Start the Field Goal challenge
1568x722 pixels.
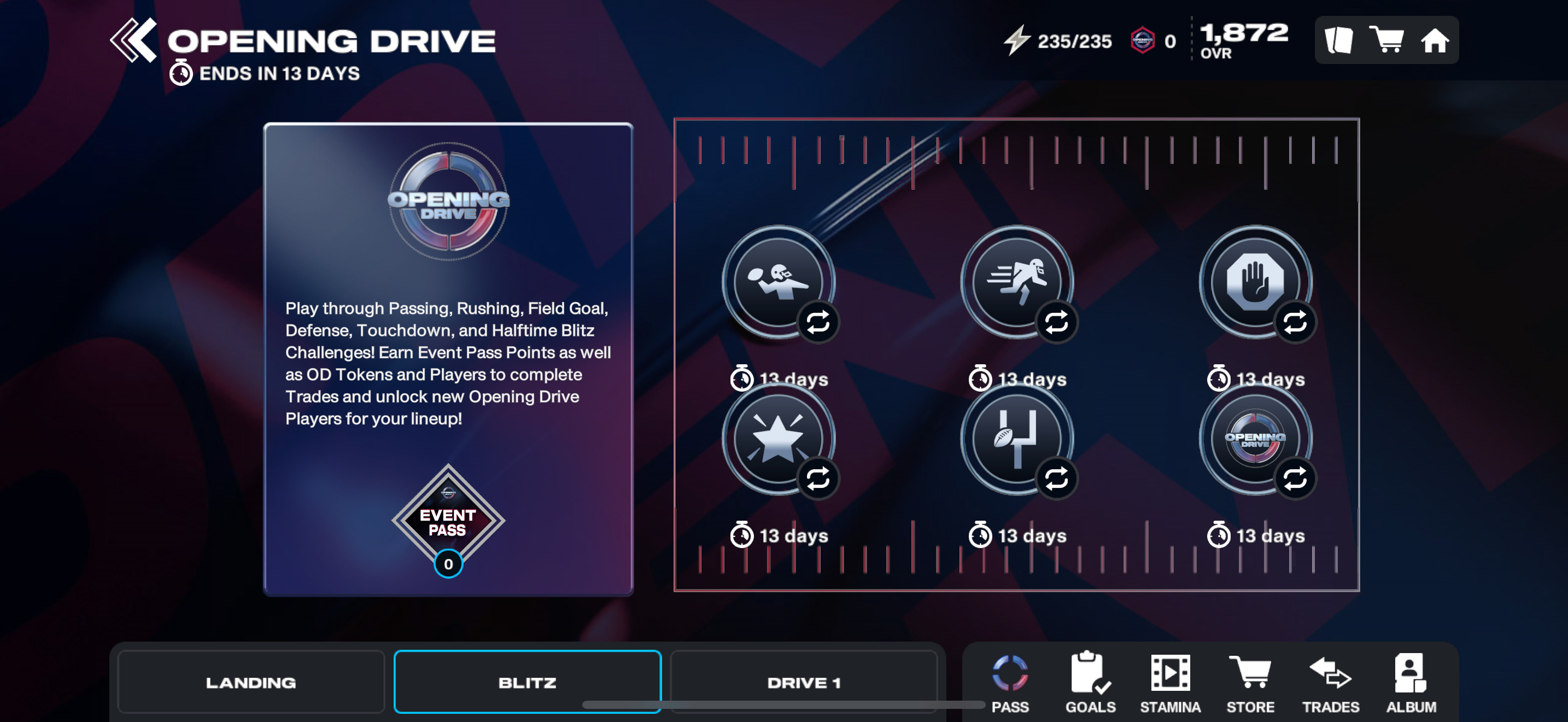pos(1016,438)
